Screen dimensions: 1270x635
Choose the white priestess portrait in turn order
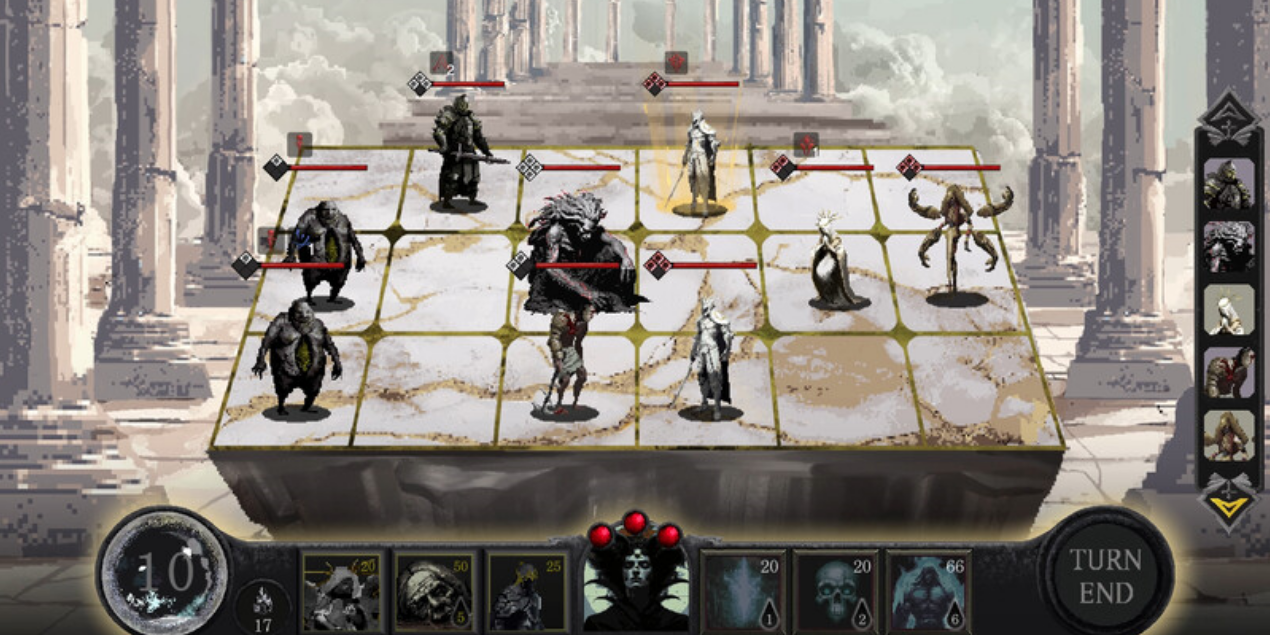coord(1228,310)
